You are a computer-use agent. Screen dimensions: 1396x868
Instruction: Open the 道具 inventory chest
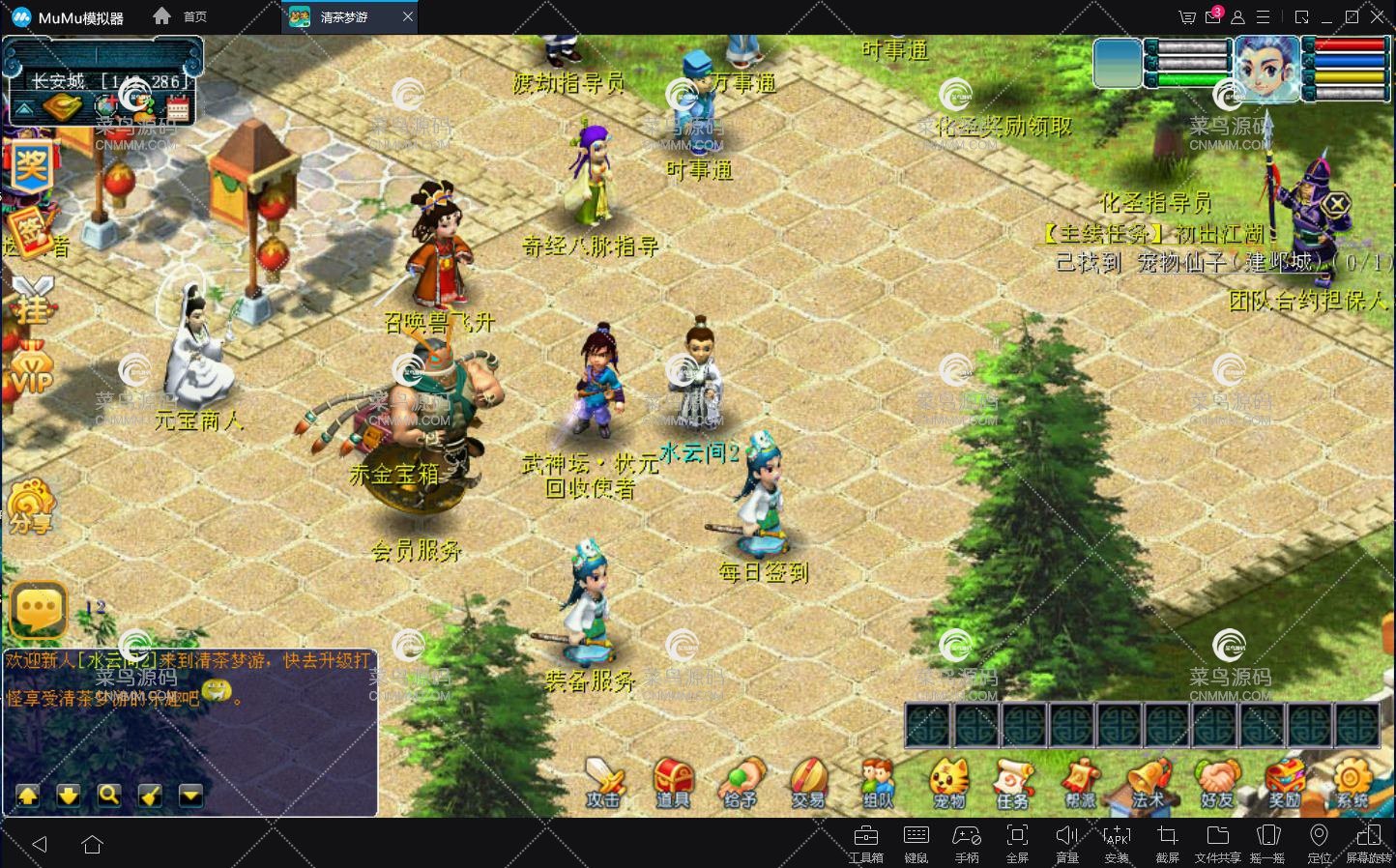[673, 782]
